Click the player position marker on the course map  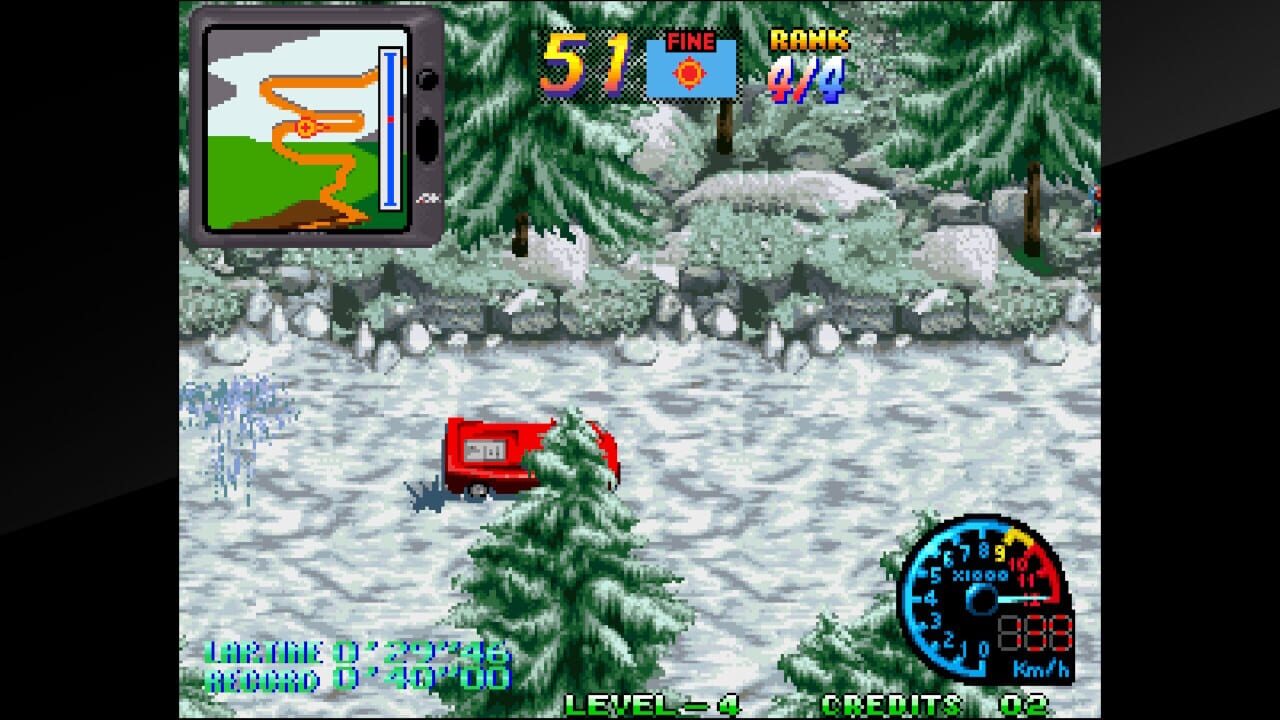[x=305, y=127]
